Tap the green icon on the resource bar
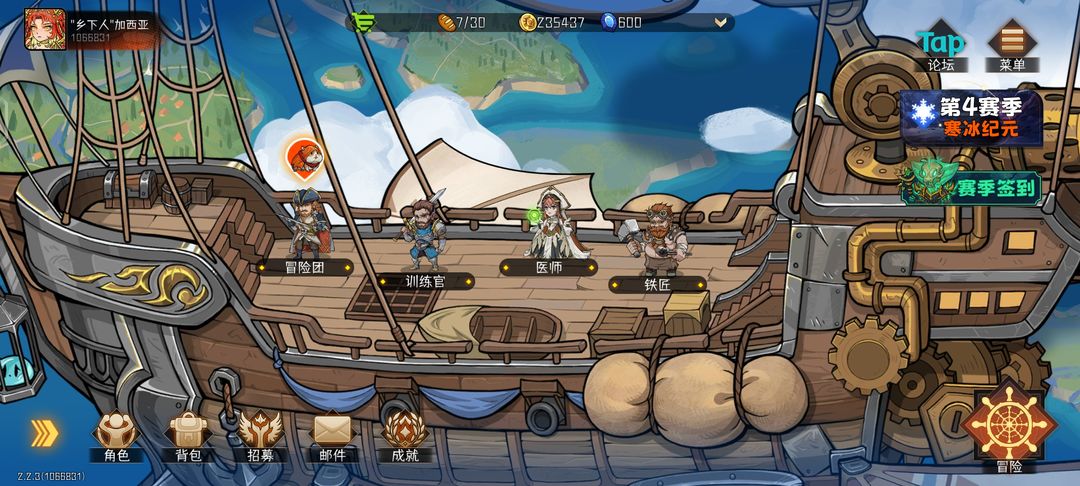Screen dimensions: 1080x486 363,22
